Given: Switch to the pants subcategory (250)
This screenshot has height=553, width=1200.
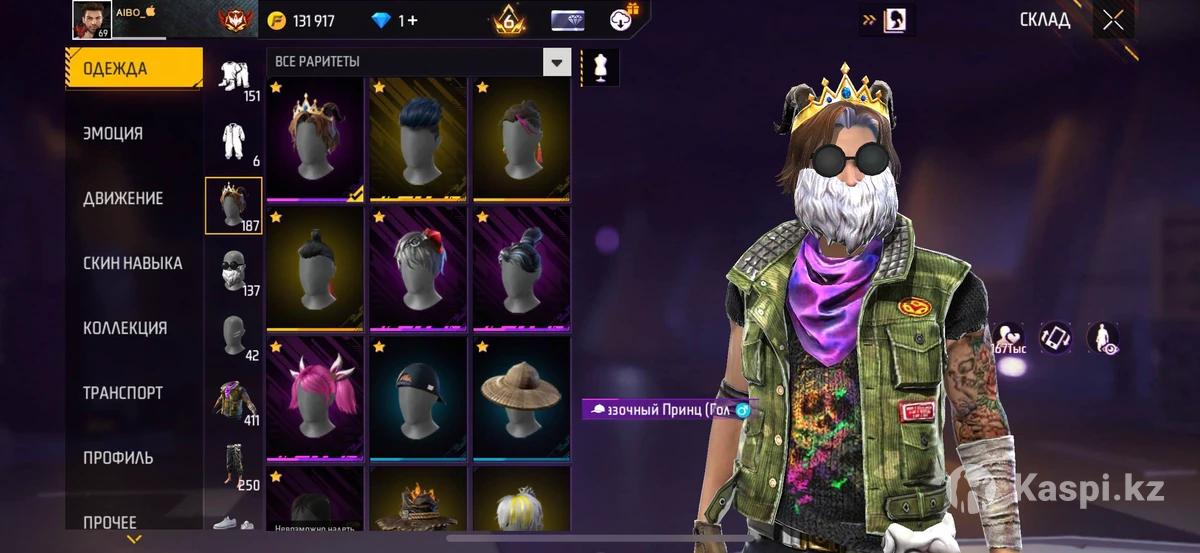Looking at the screenshot, I should point(235,465).
